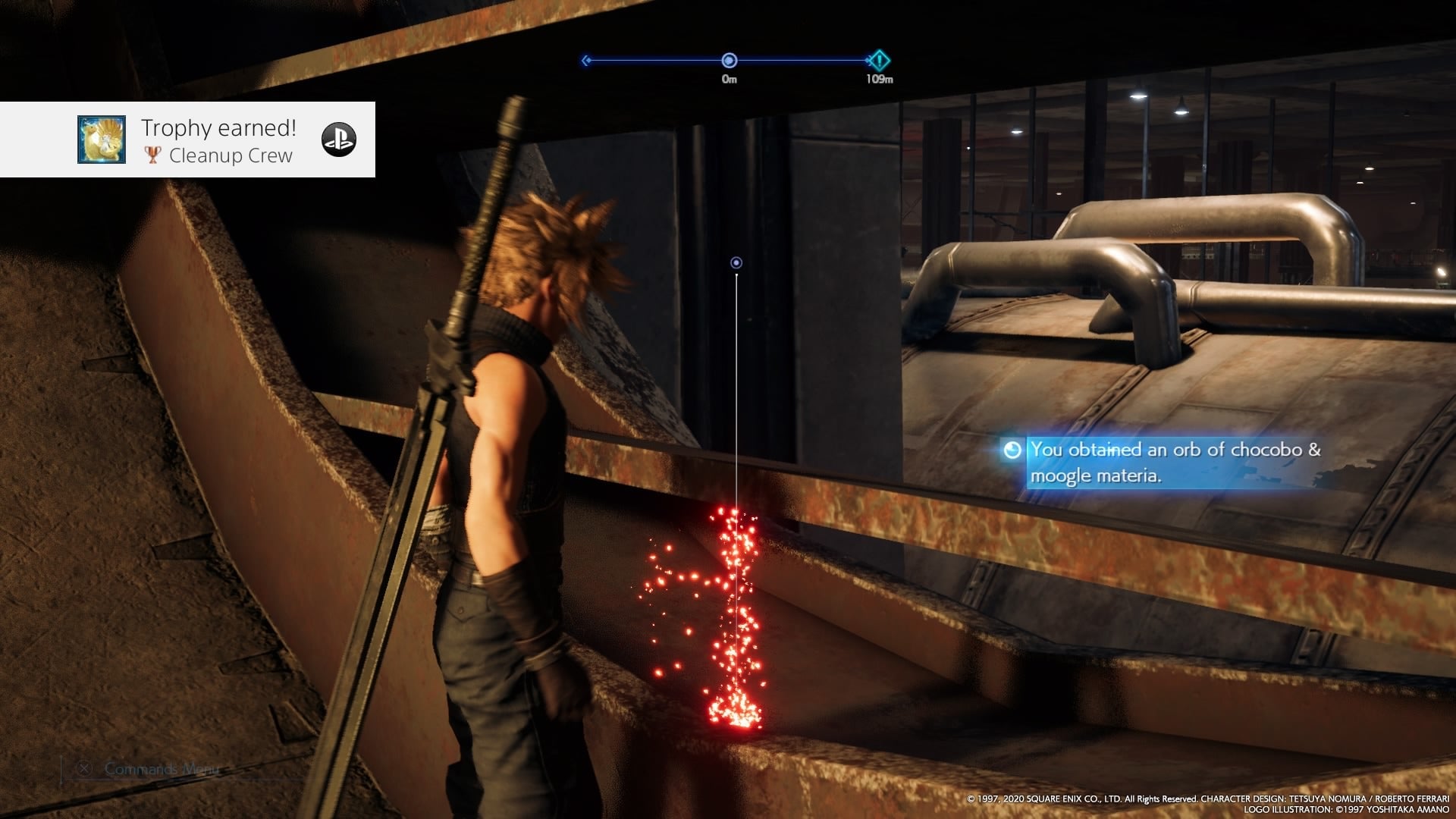Viewport: 1456px width, 819px height.
Task: Open the Cleanup Crew trophy notification
Action: (218, 141)
